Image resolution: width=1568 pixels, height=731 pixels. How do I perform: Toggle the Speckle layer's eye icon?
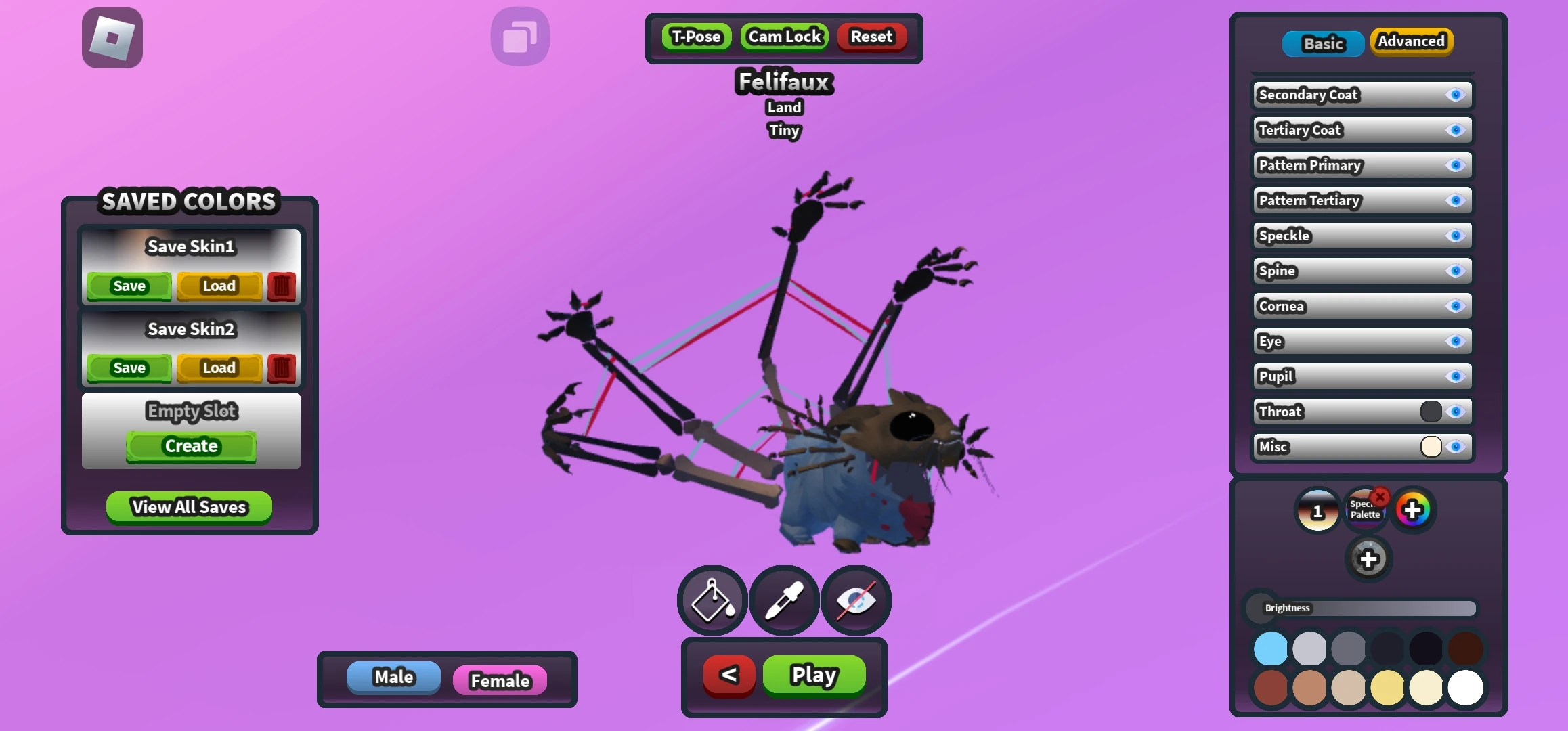click(x=1456, y=236)
